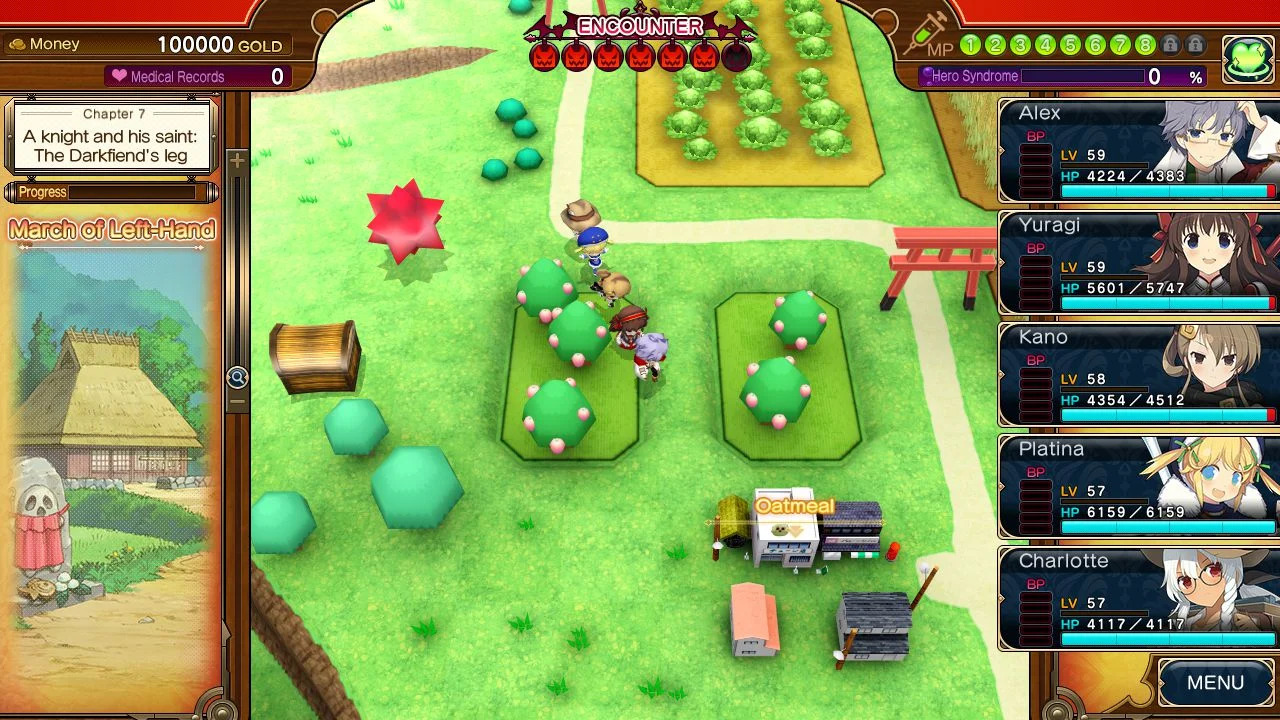
Task: Zoom in with the map plus button
Action: pyautogui.click(x=237, y=161)
